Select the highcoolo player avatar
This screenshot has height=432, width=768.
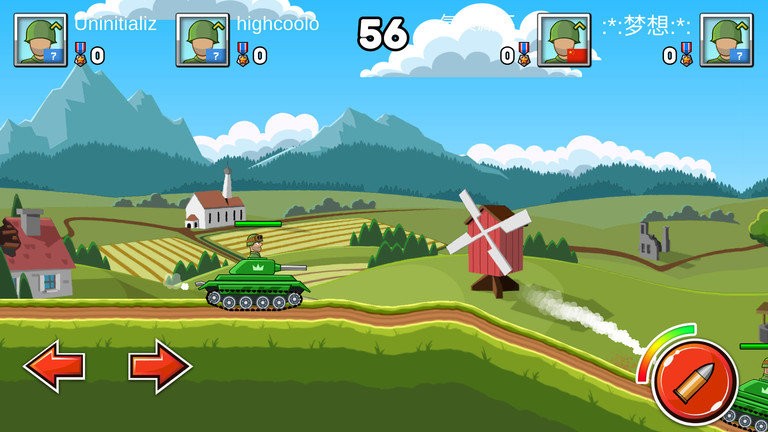pos(202,40)
